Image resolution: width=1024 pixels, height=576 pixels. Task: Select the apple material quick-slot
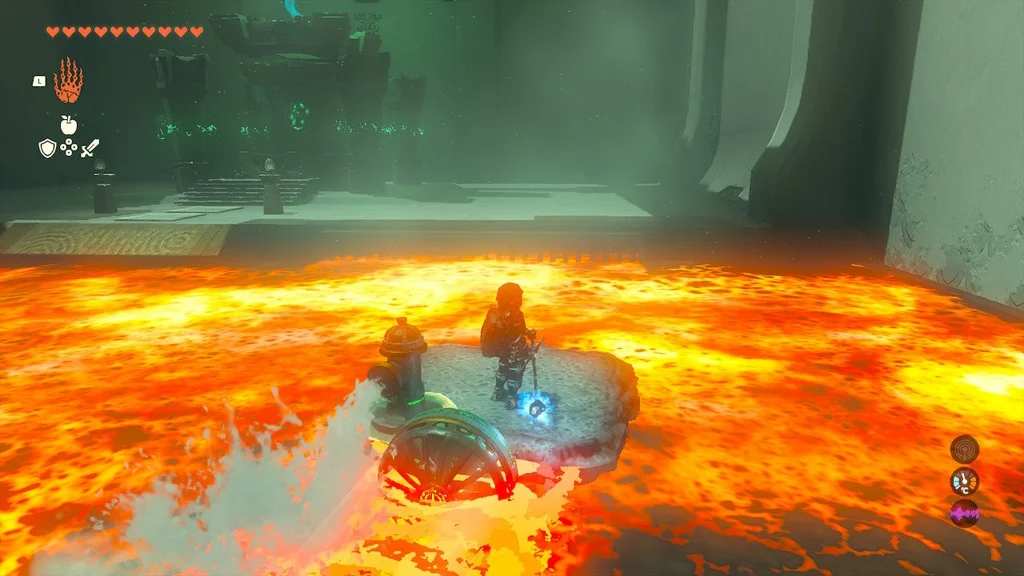point(68,124)
